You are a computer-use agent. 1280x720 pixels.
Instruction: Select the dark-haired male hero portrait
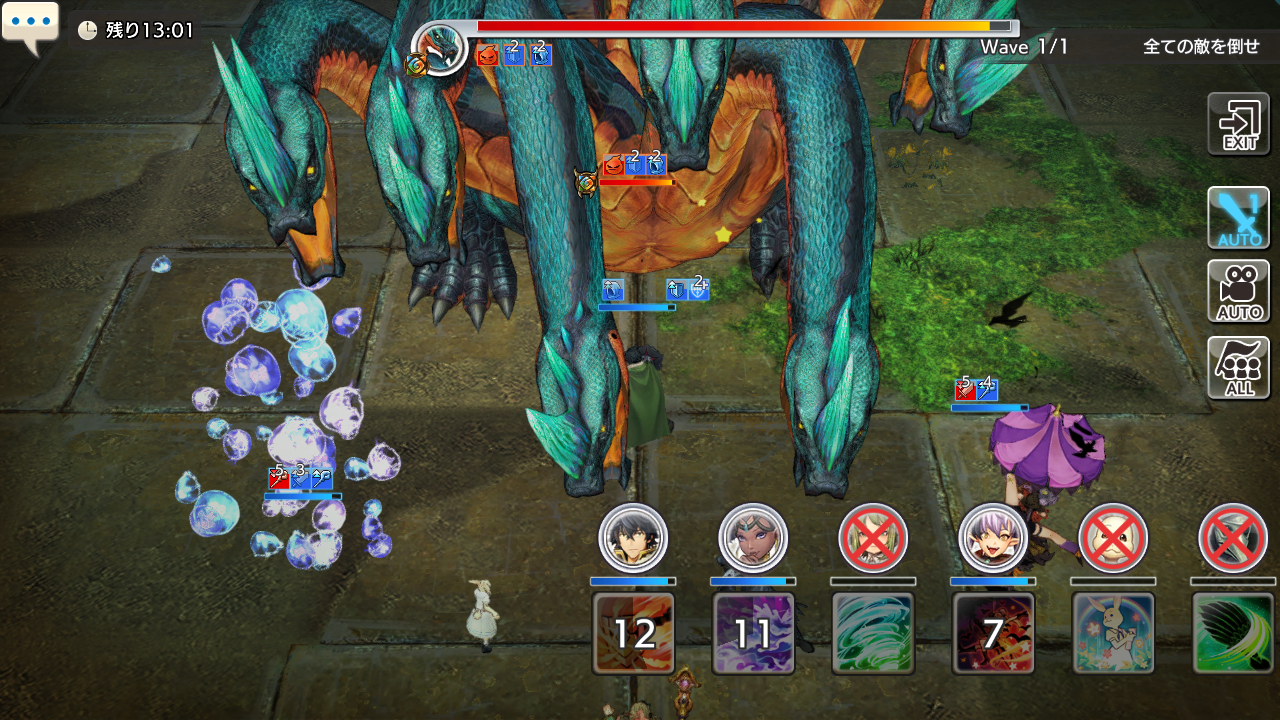(633, 538)
